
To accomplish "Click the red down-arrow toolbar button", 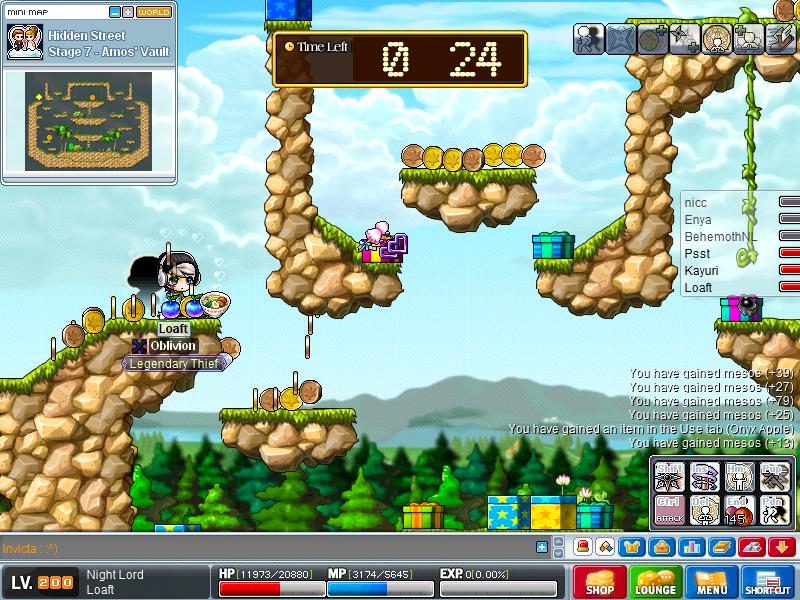I will click(x=781, y=546).
